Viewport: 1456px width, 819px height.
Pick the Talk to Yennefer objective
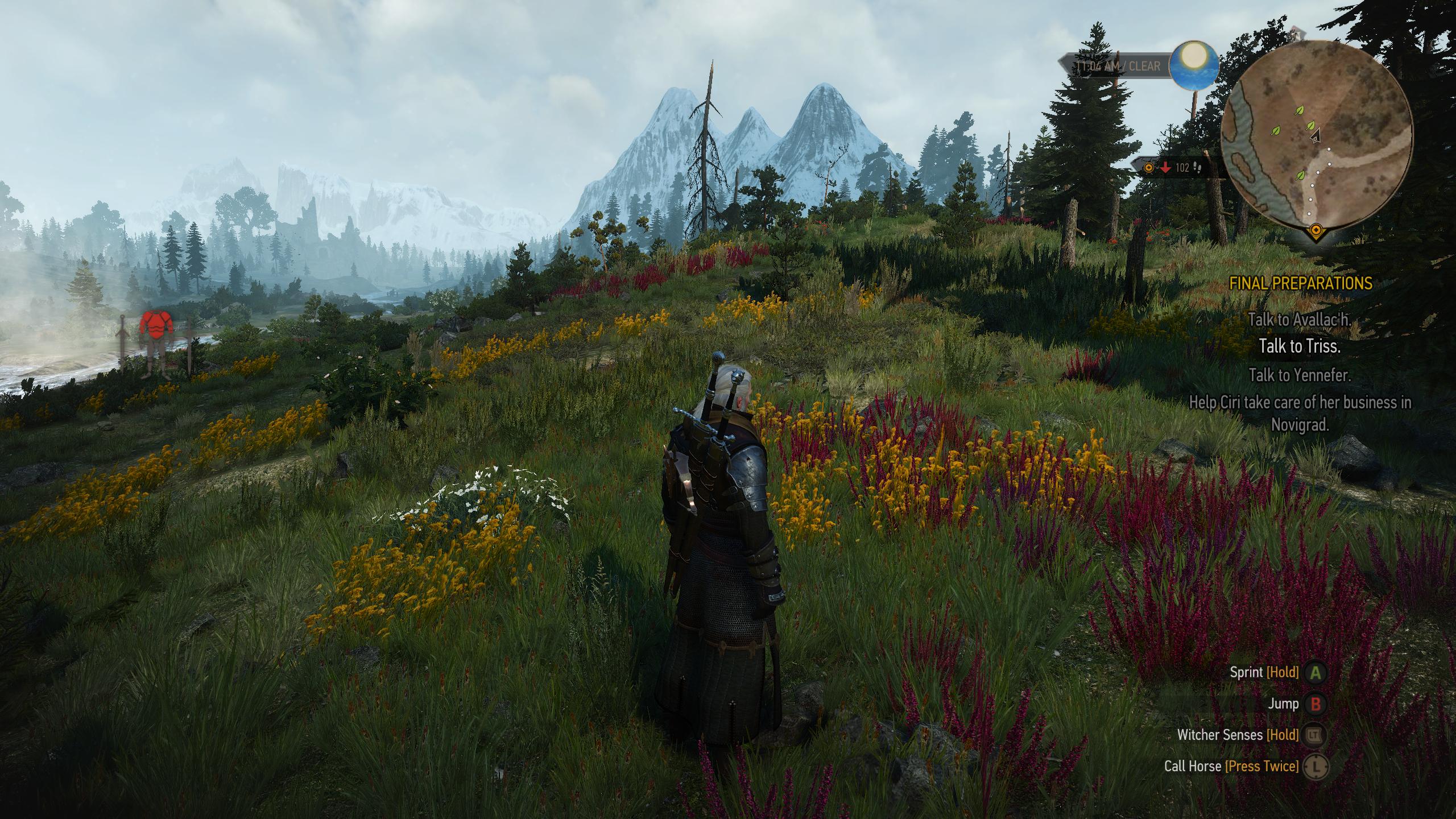click(1300, 375)
